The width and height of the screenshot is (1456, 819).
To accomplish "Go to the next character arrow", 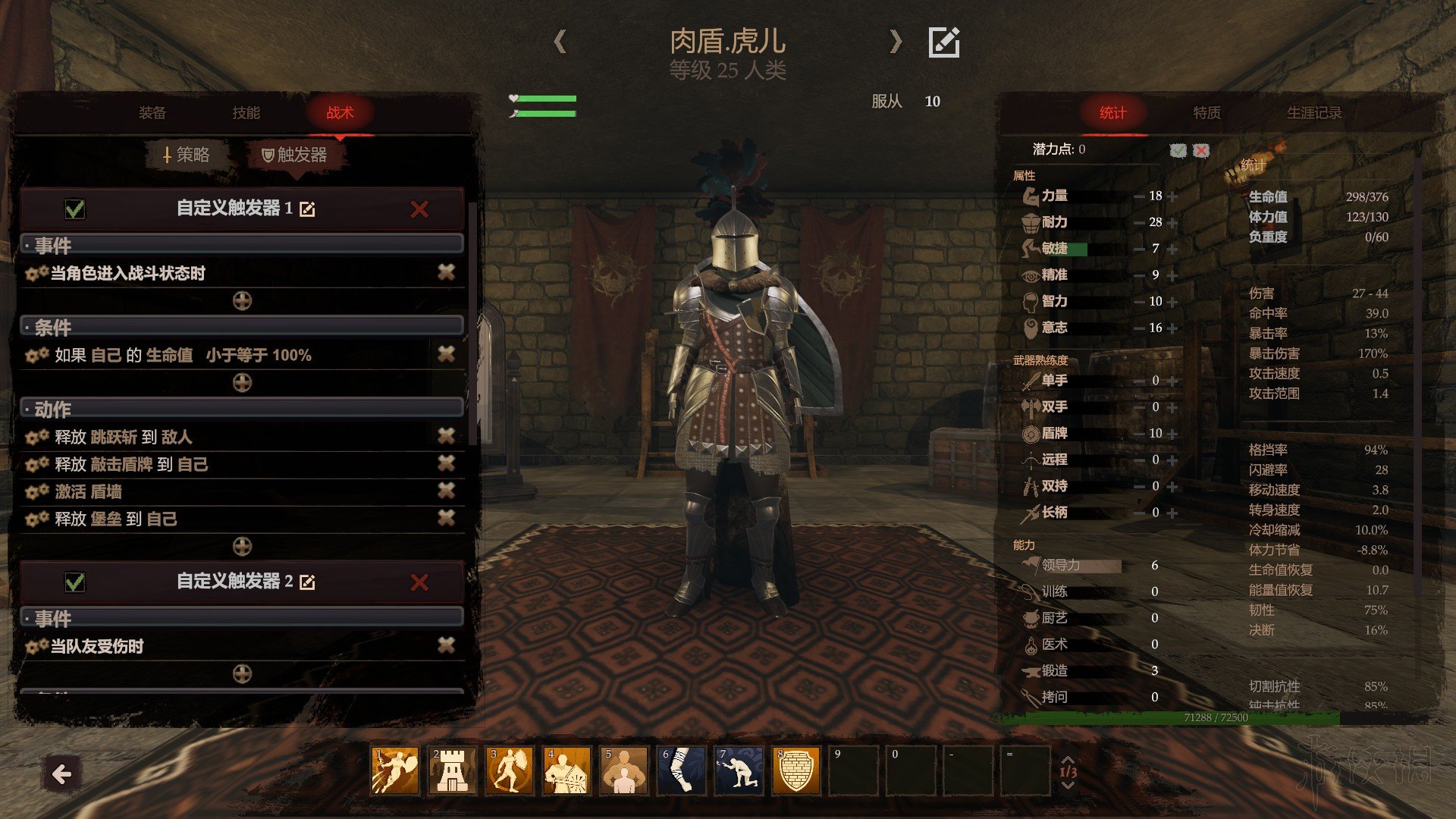I will (x=896, y=42).
